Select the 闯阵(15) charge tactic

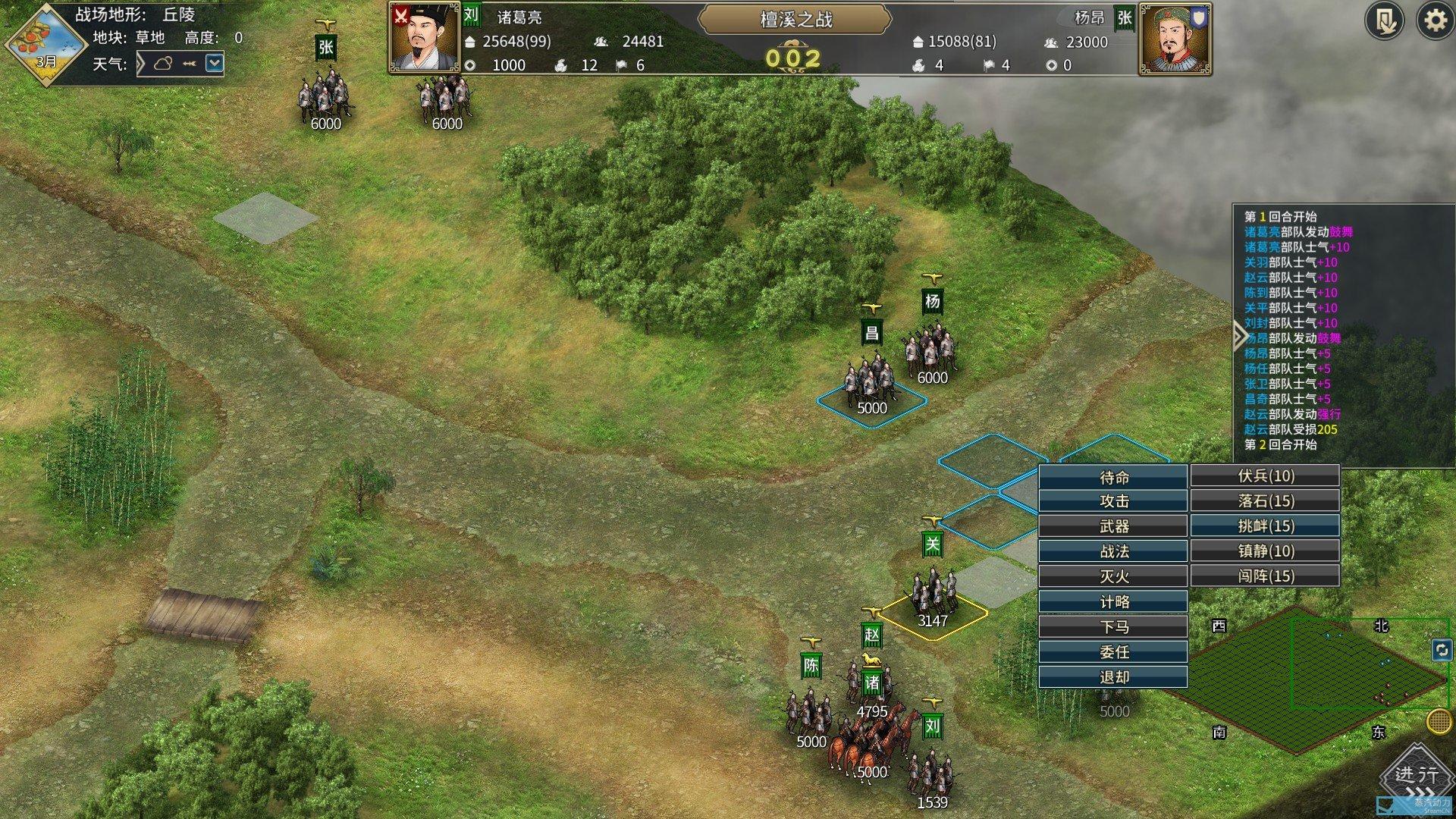point(1265,576)
